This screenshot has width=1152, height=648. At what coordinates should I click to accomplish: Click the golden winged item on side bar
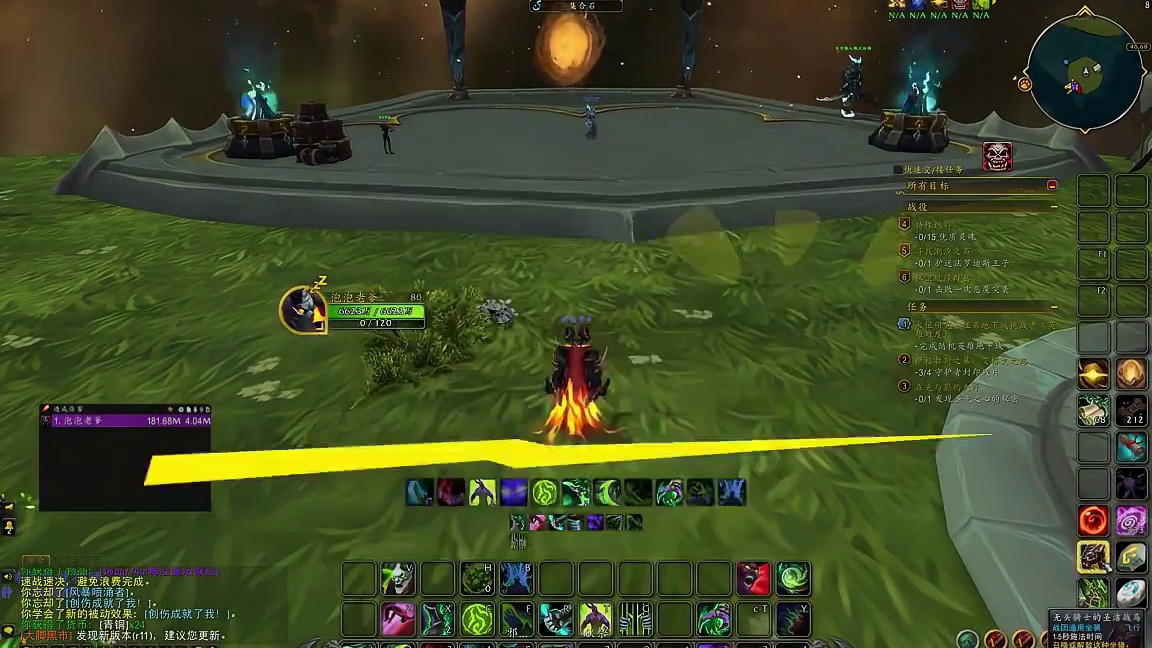1093,374
